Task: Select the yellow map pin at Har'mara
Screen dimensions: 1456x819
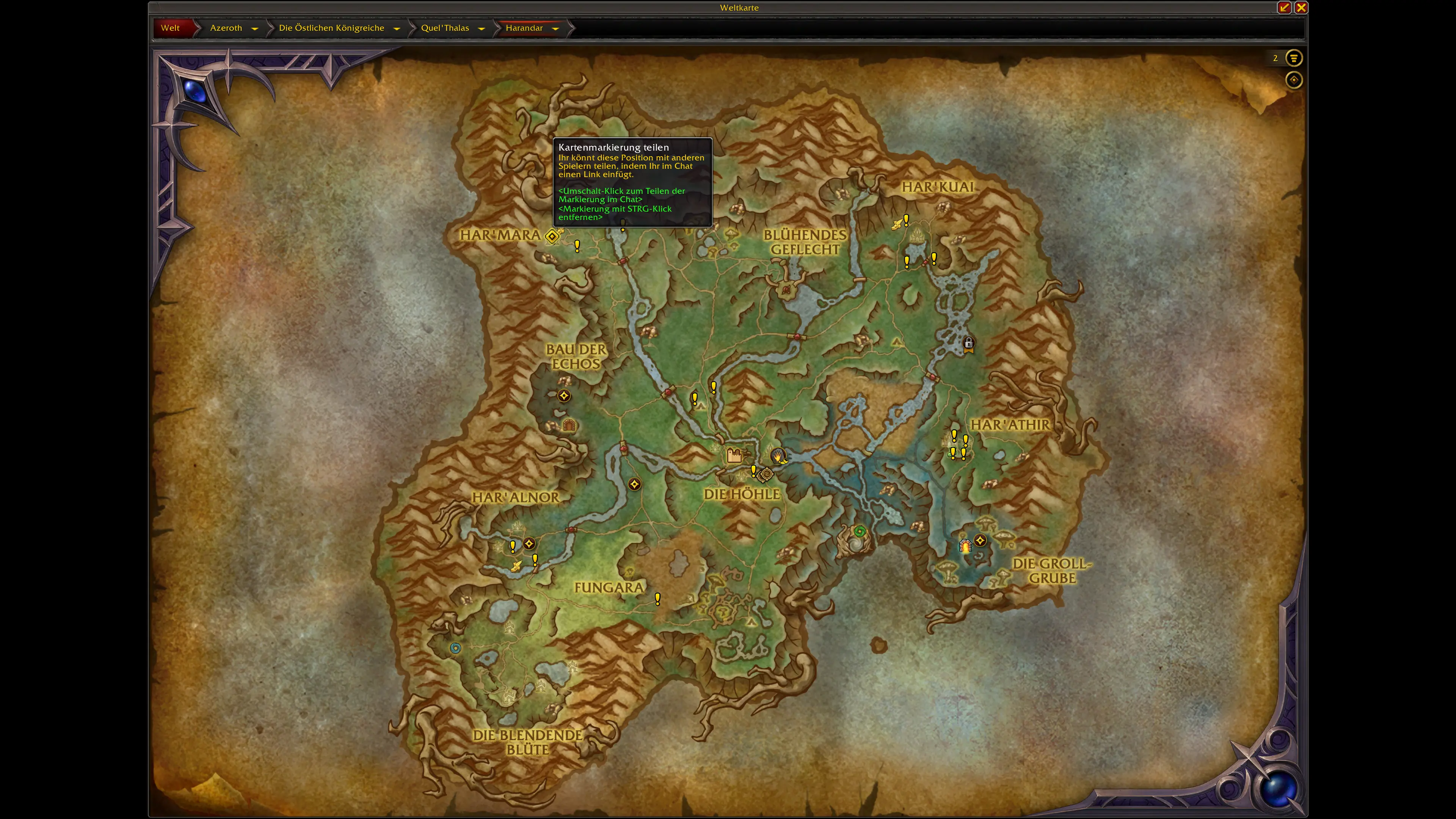Action: (552, 236)
